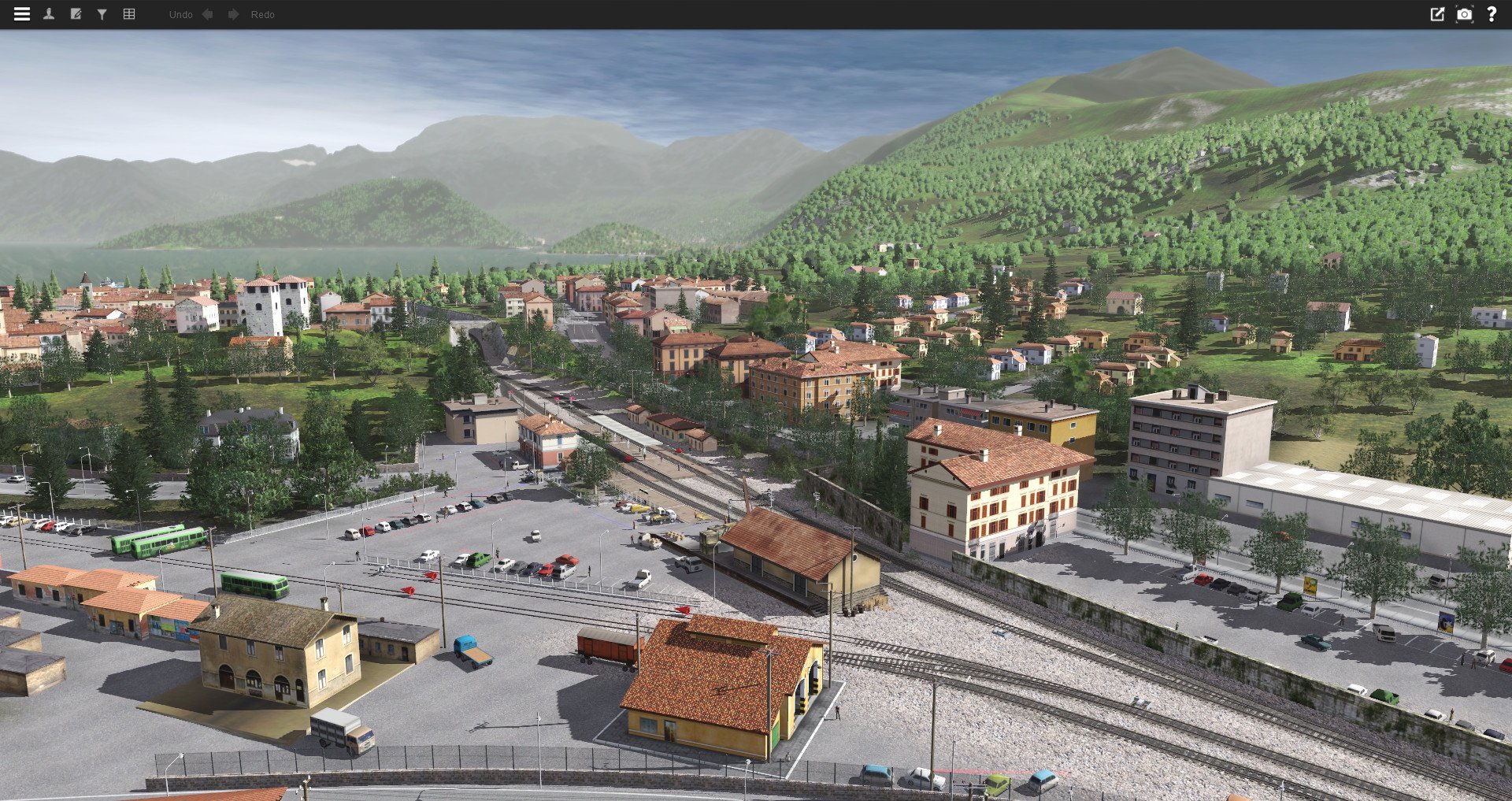Click the share/export icon top right
Screen dimensions: 1512x801
coord(1439,13)
